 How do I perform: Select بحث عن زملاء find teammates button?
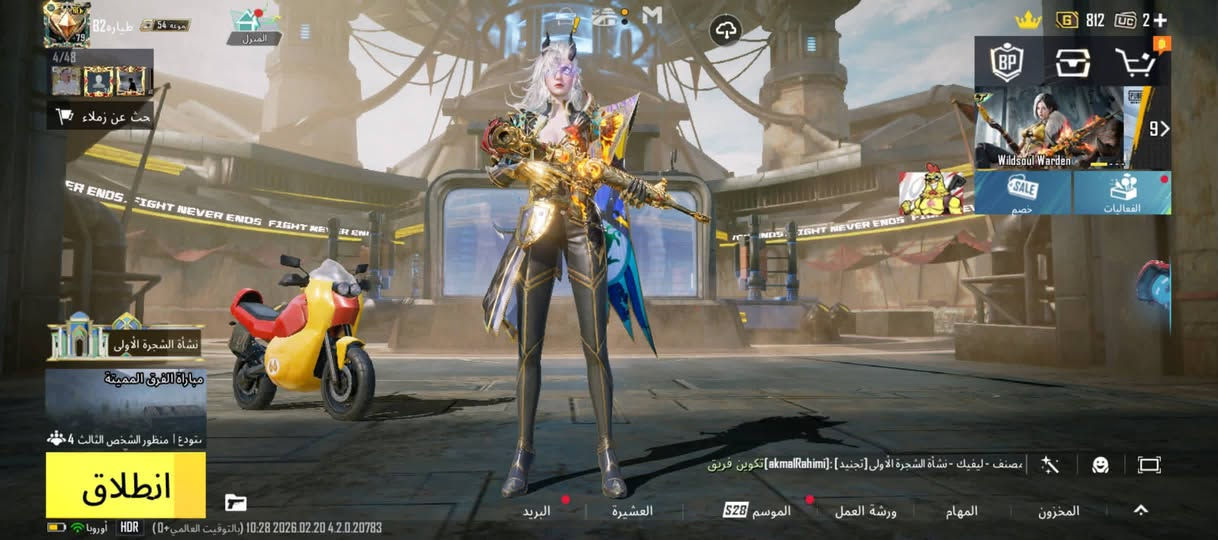click(100, 116)
